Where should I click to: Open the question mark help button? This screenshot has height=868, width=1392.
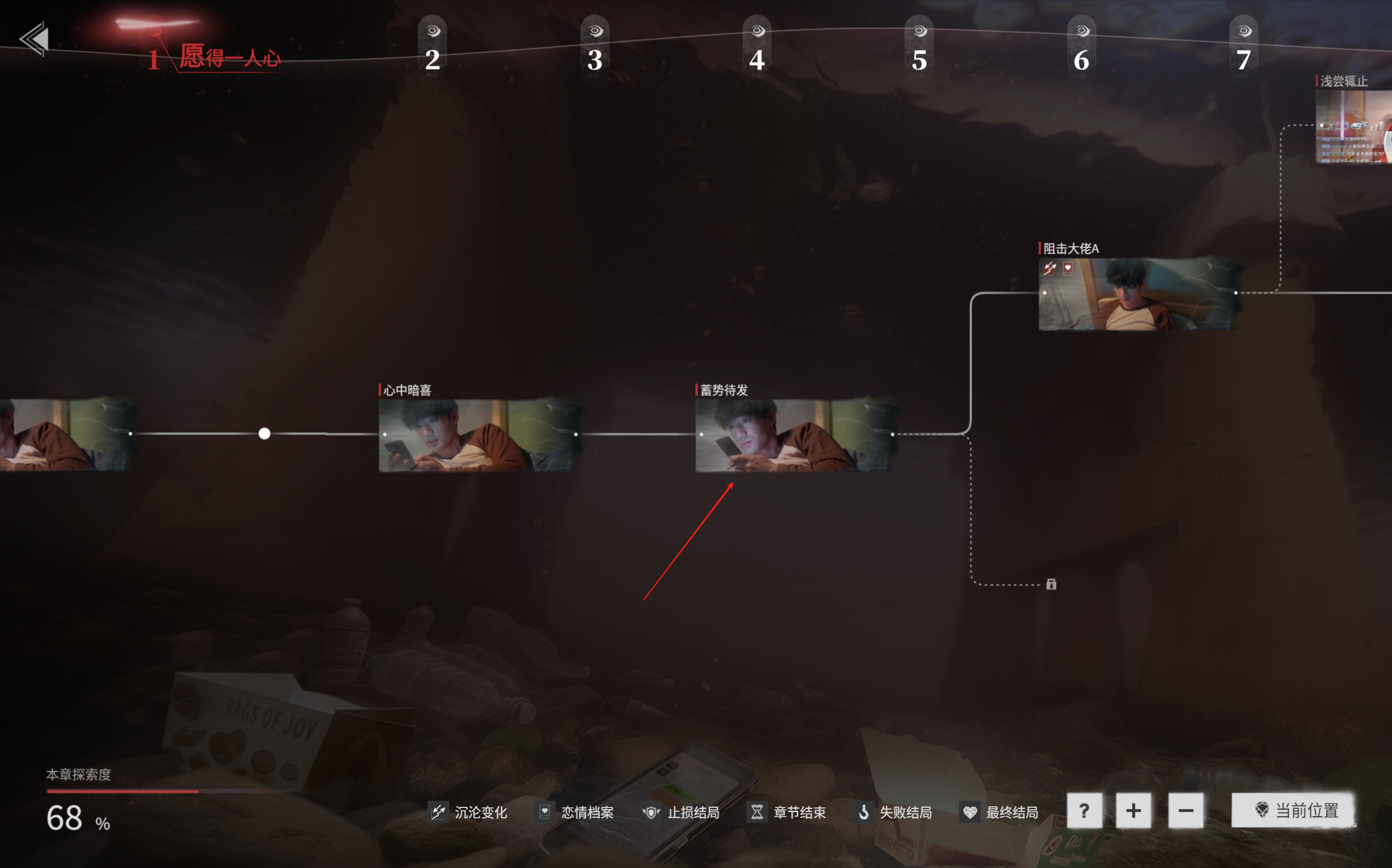(x=1084, y=811)
